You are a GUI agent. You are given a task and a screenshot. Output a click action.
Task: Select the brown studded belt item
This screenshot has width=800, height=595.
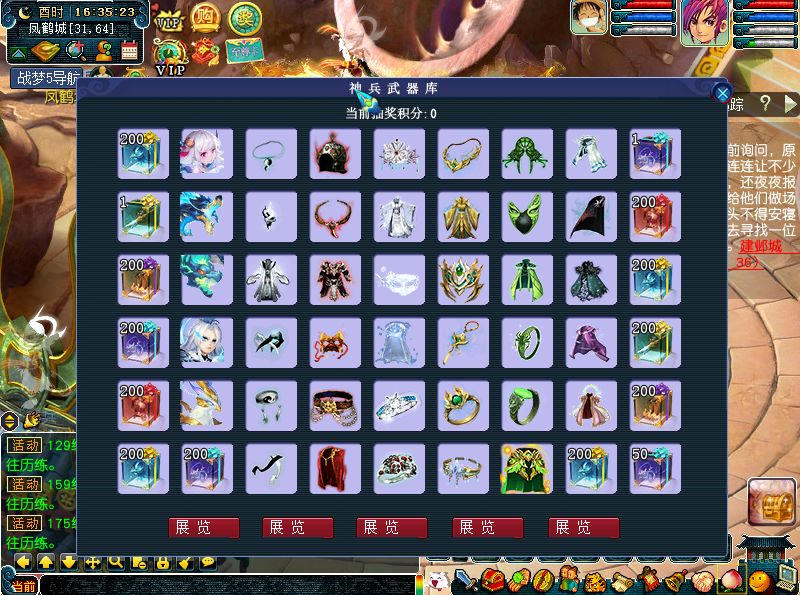click(x=335, y=405)
